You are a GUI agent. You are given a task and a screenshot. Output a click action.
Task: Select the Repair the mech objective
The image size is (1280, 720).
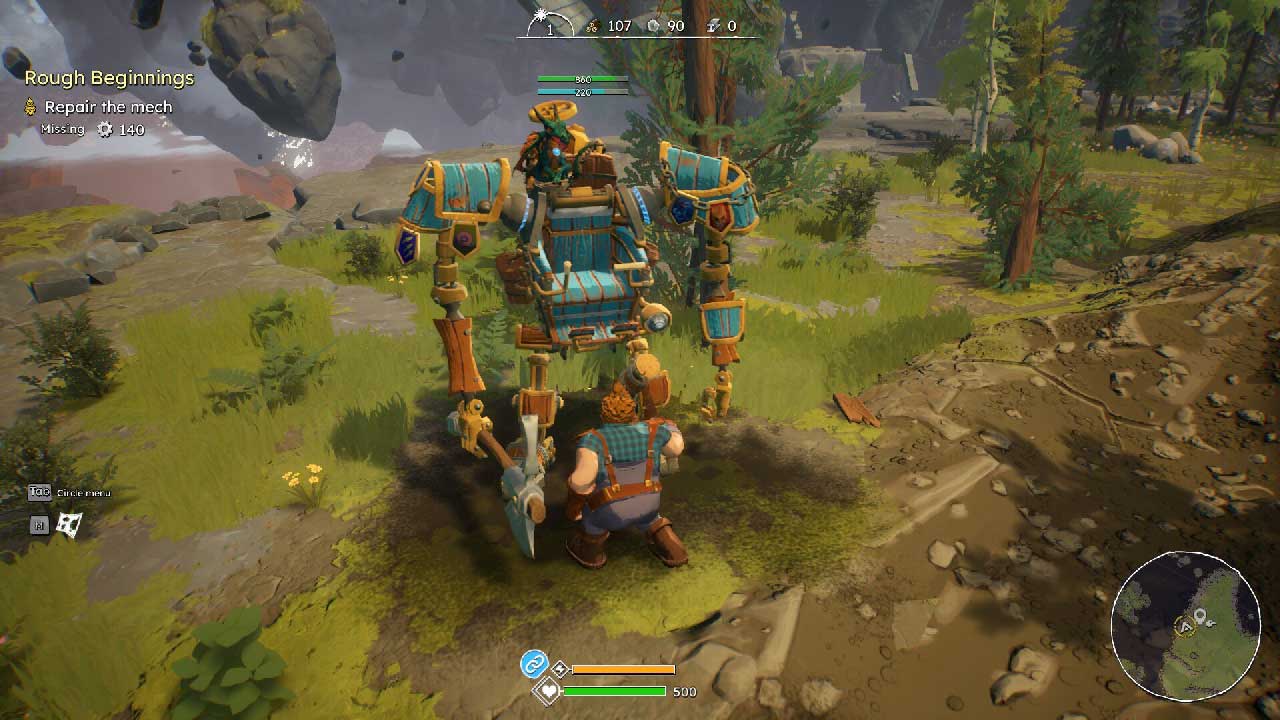coord(108,107)
